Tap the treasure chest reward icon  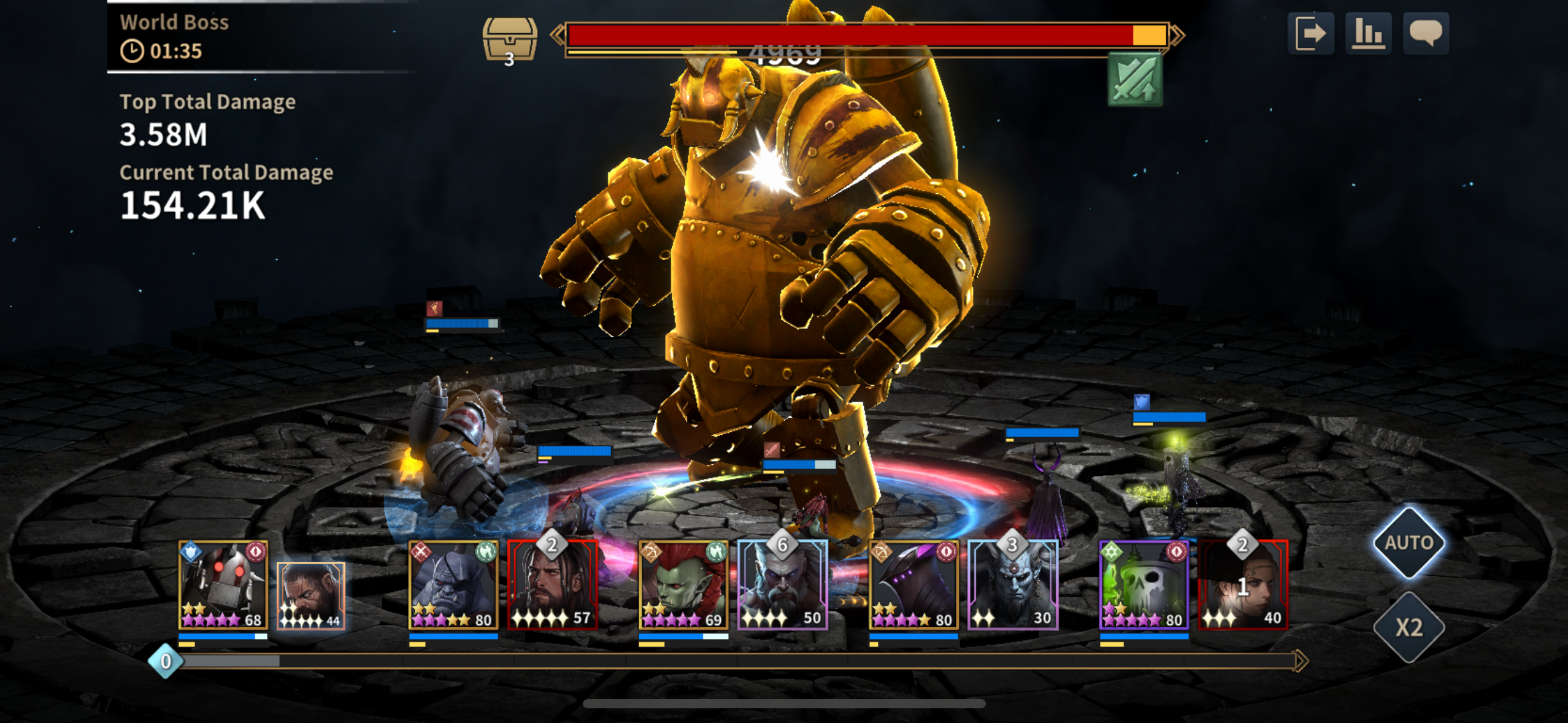click(509, 39)
